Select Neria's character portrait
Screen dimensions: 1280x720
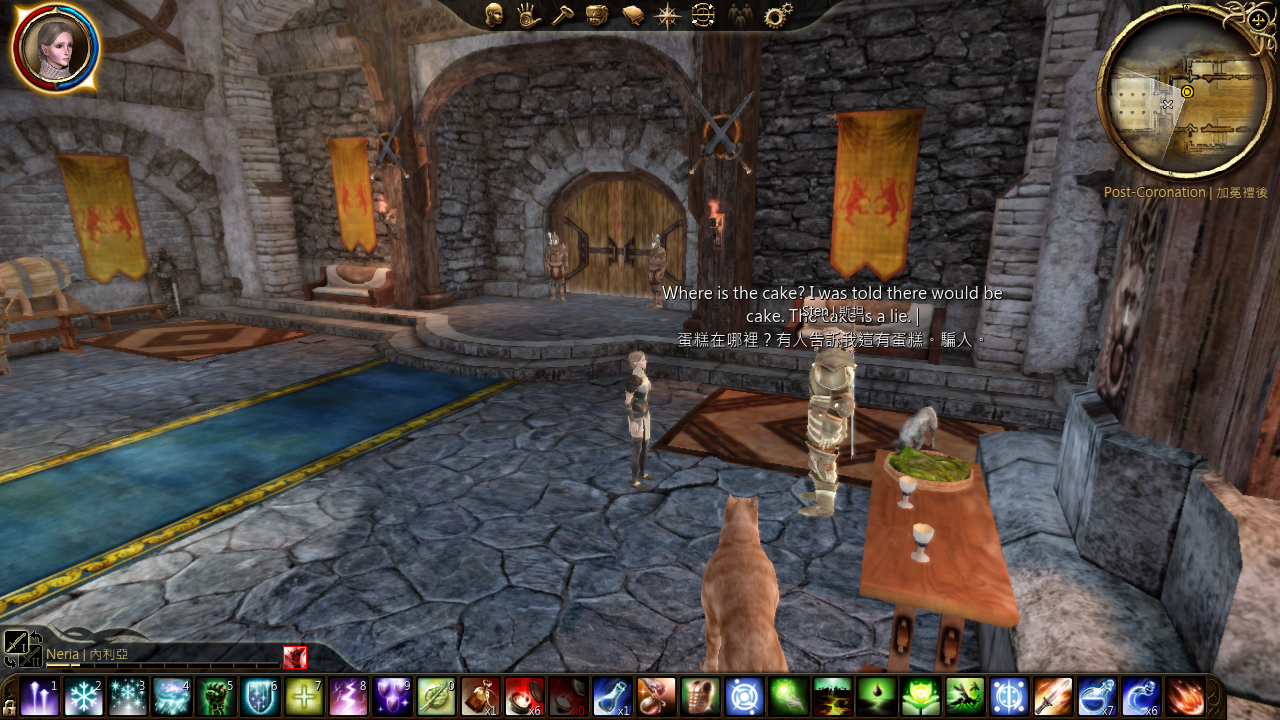tap(55, 48)
